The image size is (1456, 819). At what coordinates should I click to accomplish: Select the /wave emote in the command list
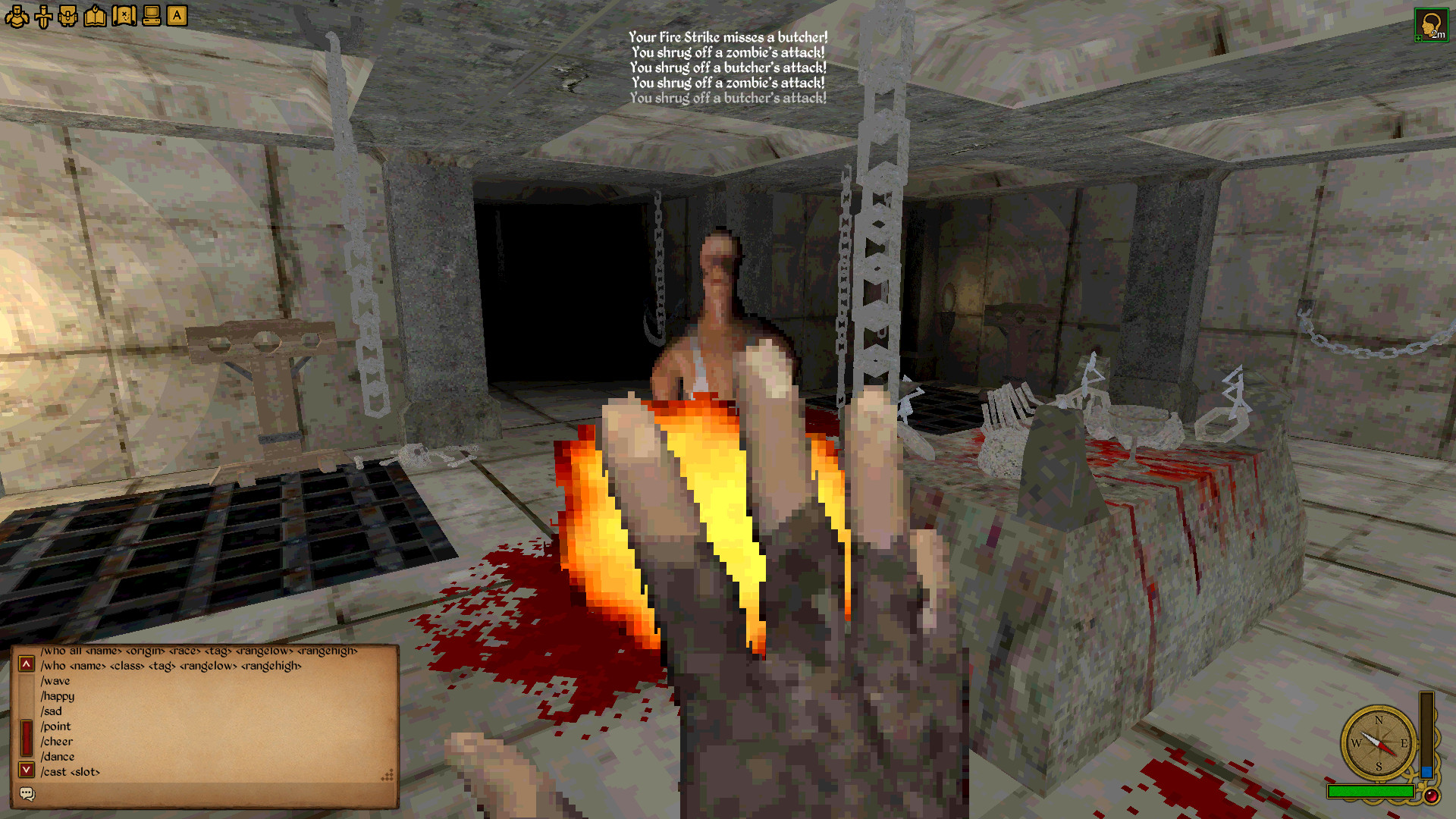[55, 680]
